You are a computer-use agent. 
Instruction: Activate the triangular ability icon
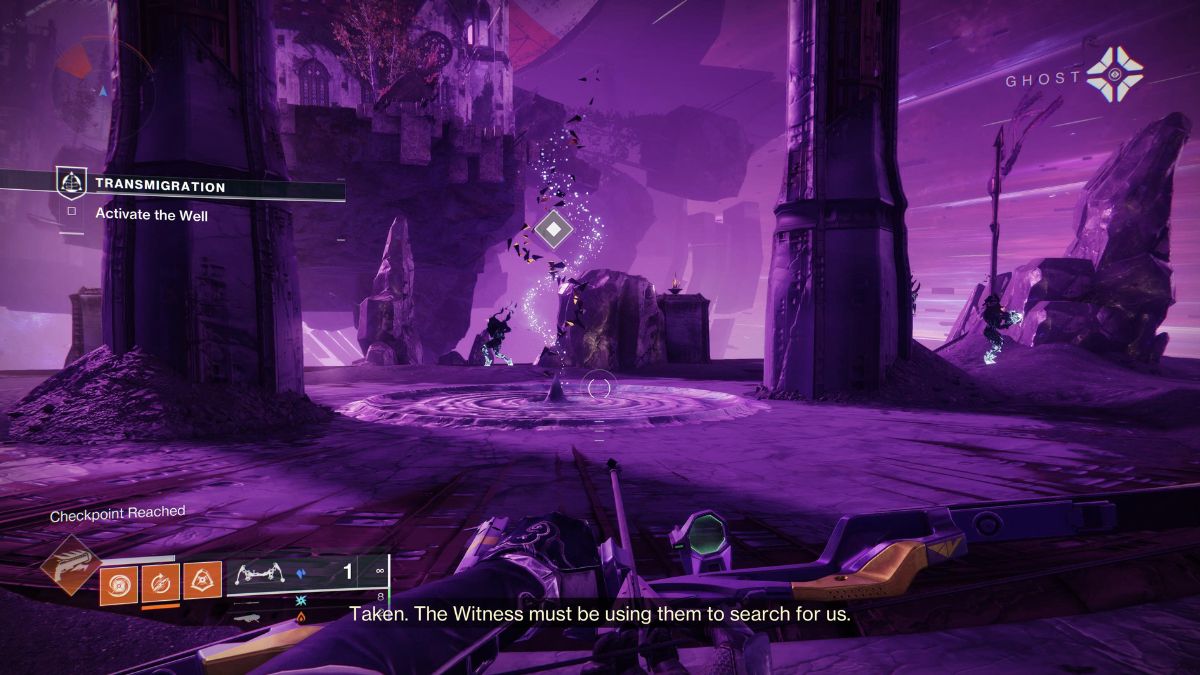coord(202,581)
